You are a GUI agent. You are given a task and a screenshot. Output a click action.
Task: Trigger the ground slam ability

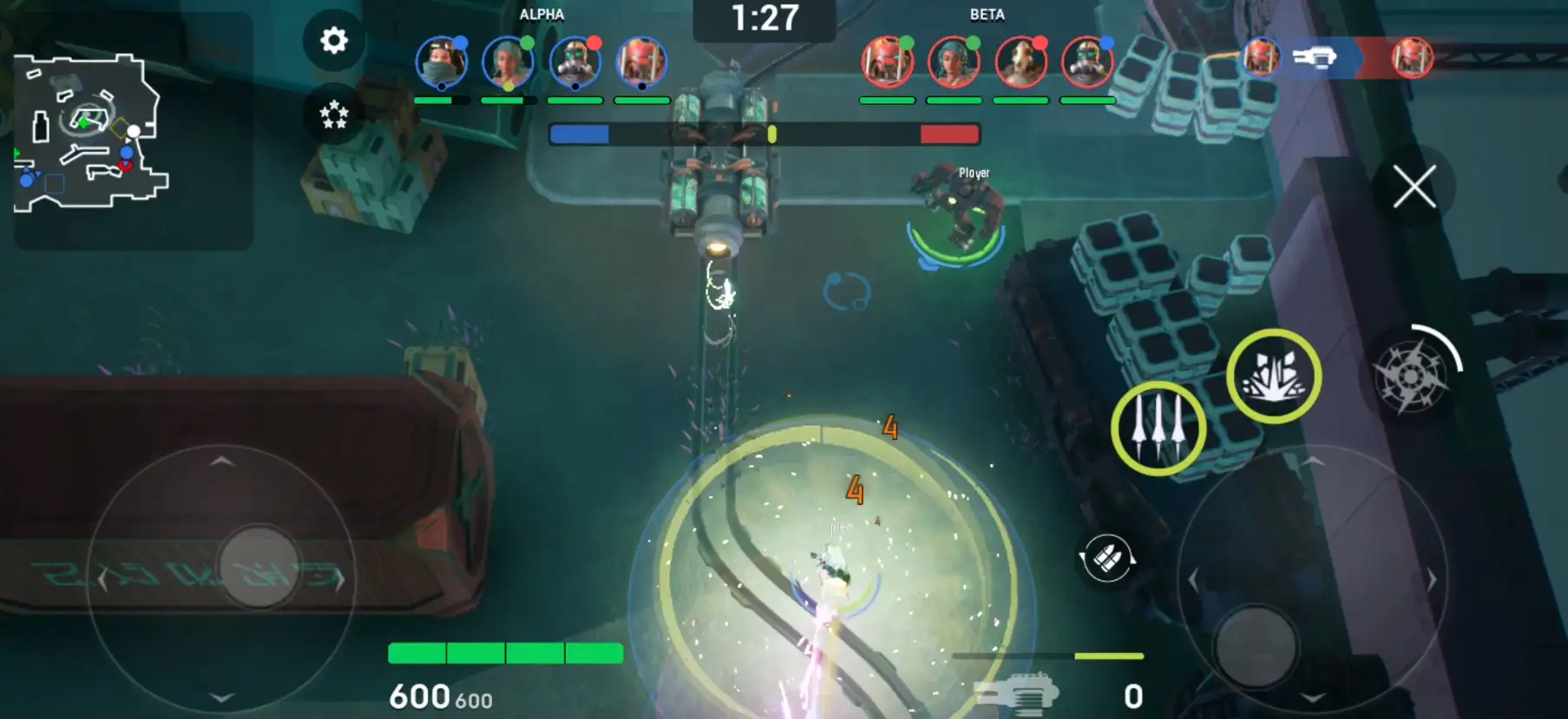(x=1273, y=376)
